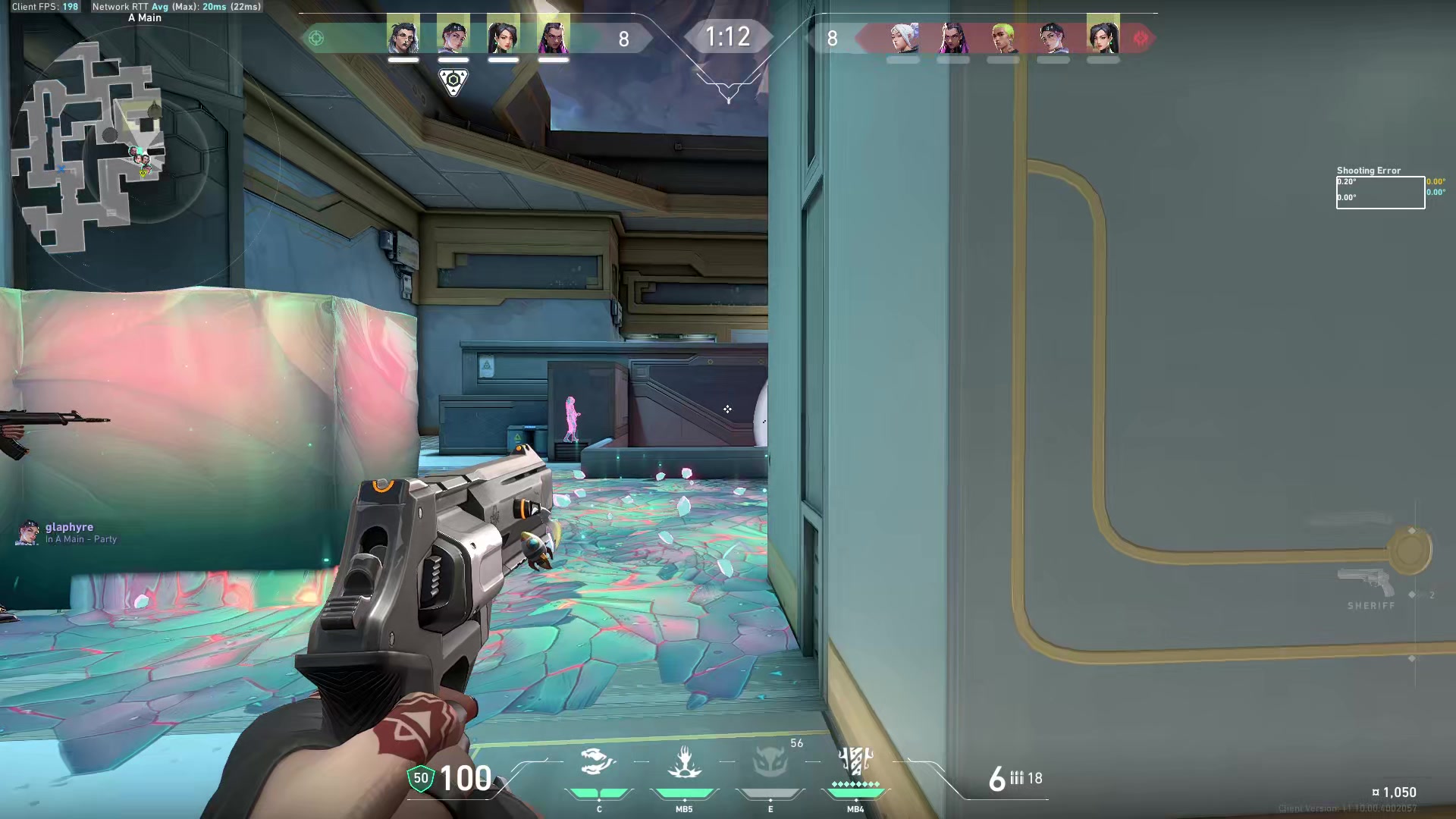
Task: Activate the MB4 ultimate ability icon
Action: [x=855, y=762]
